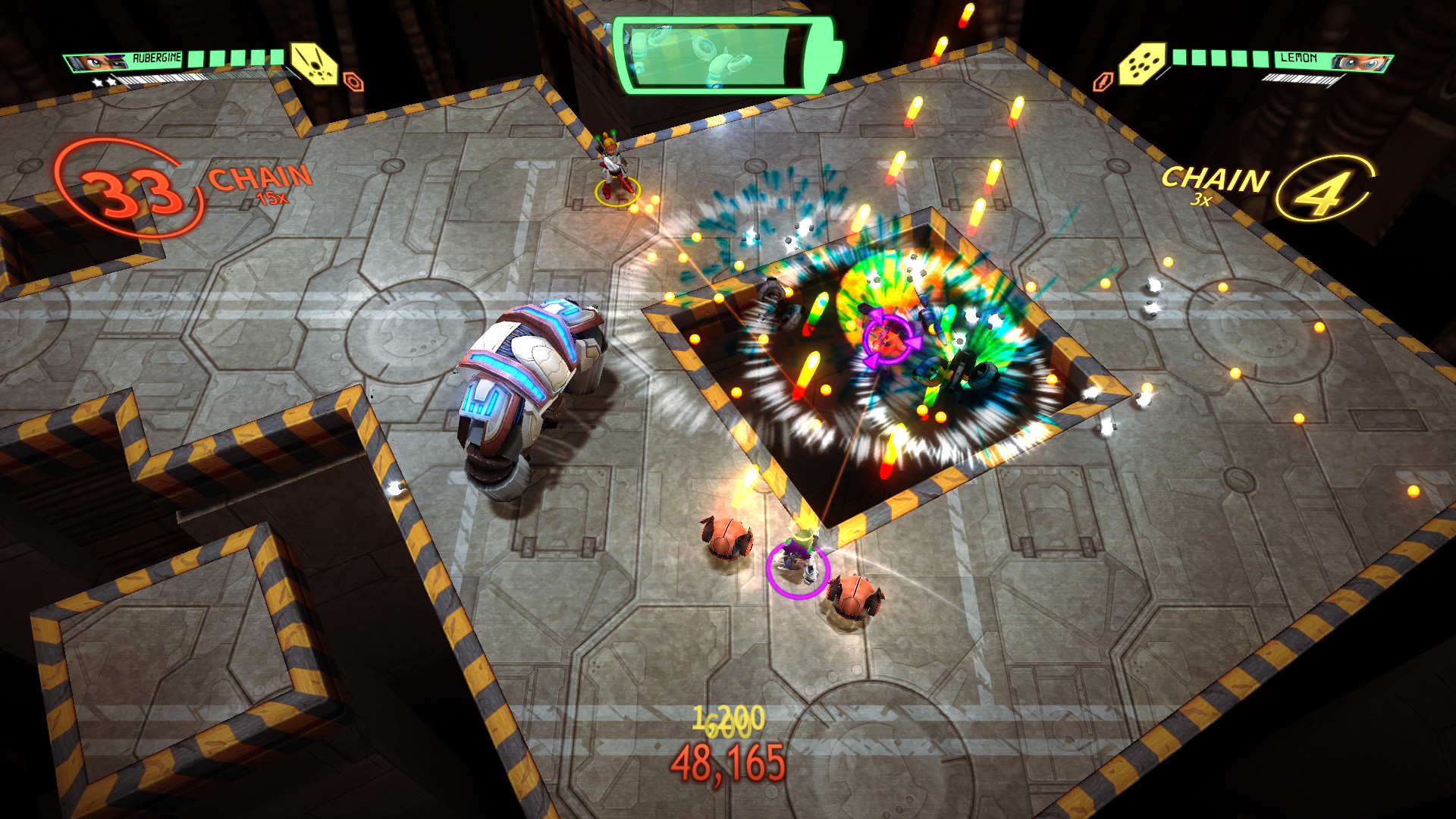The image size is (1456, 819).
Task: Click the orange hexagon beside Lemon's weapon
Action: (1103, 81)
